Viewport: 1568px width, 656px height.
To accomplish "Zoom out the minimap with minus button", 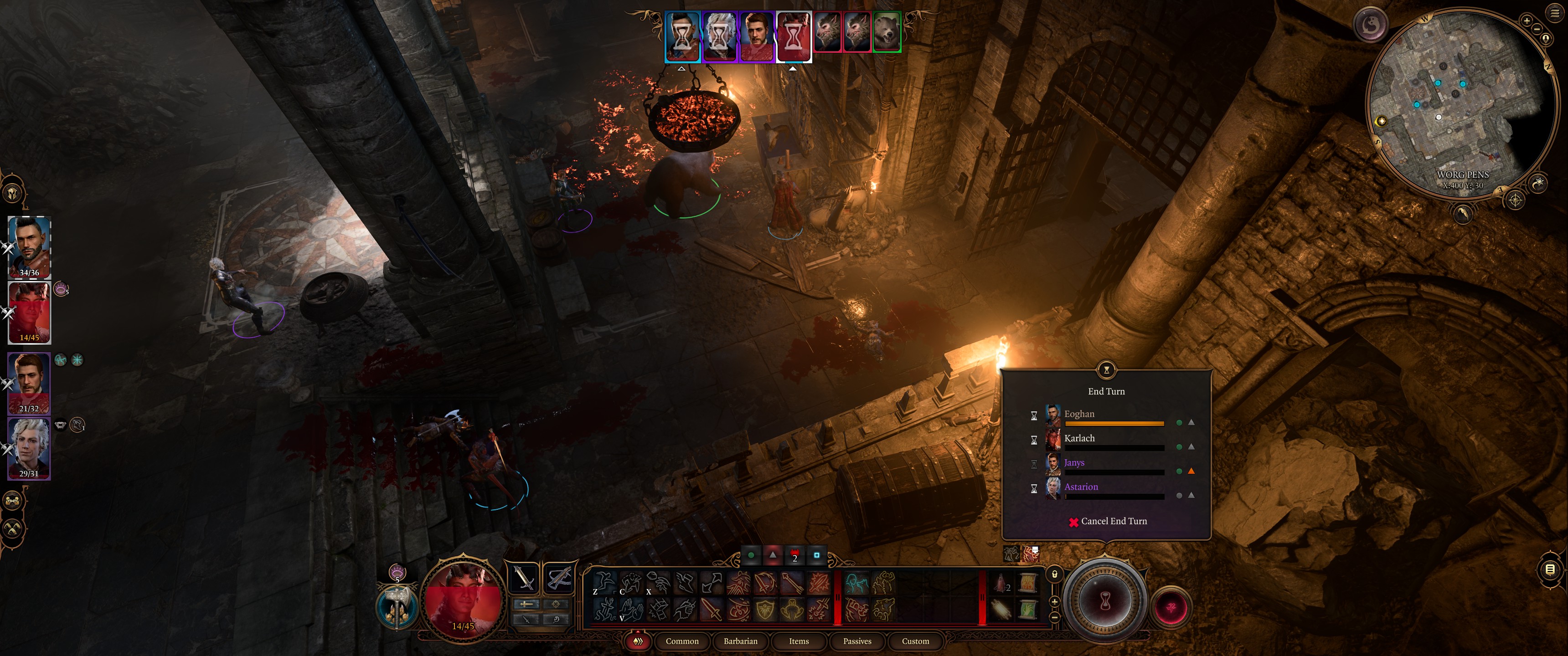I will (x=1537, y=29).
